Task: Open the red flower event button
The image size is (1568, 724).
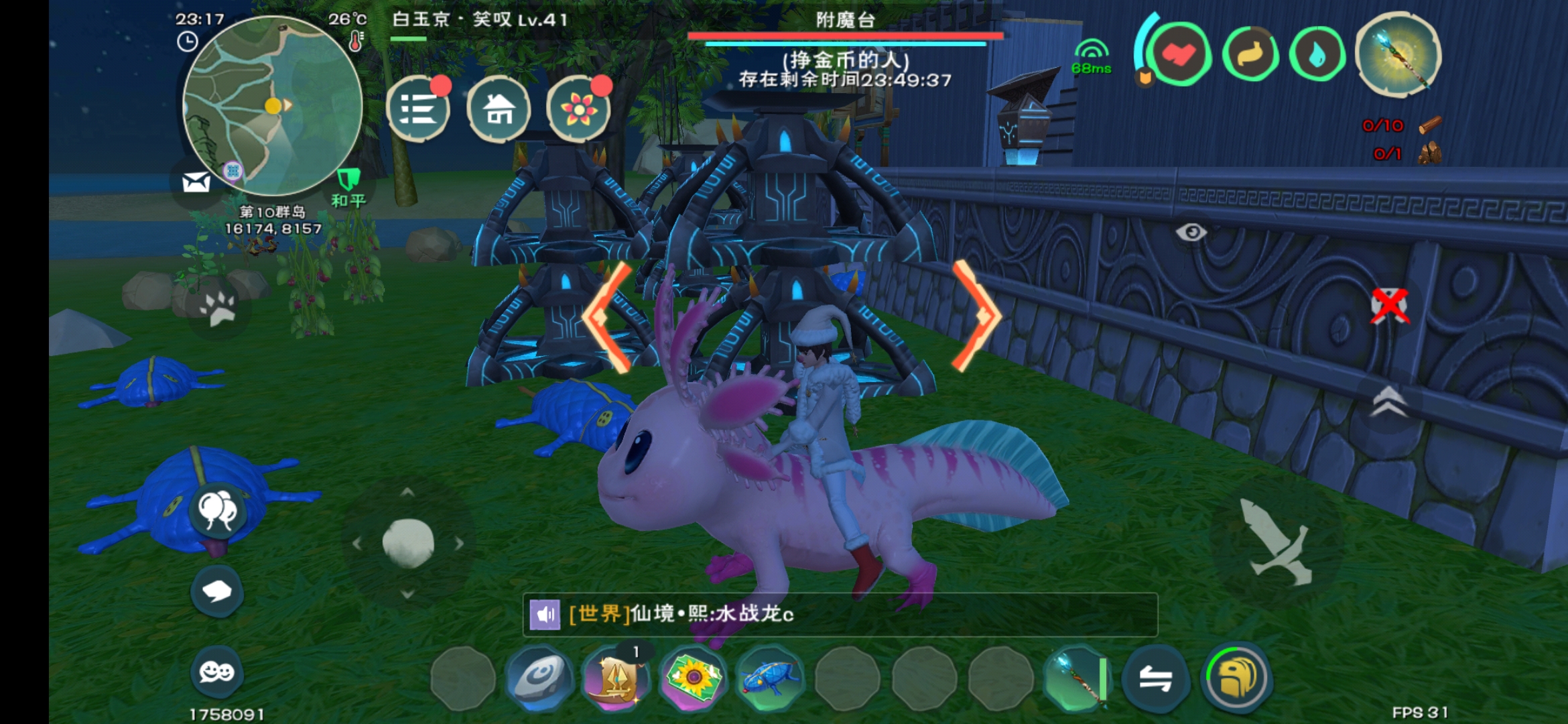Action: pos(578,109)
